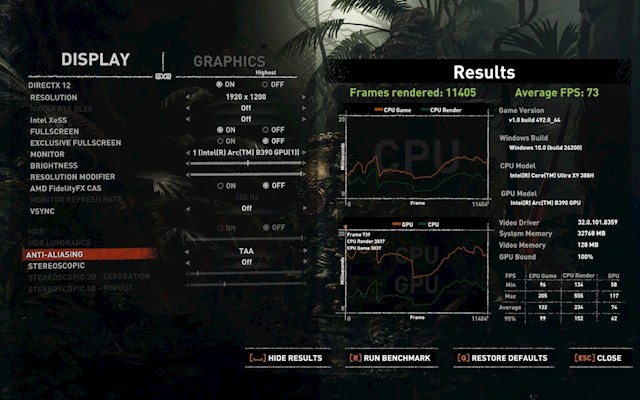Viewport: 640px width, 400px height.
Task: Run the benchmark again
Action: point(389,357)
